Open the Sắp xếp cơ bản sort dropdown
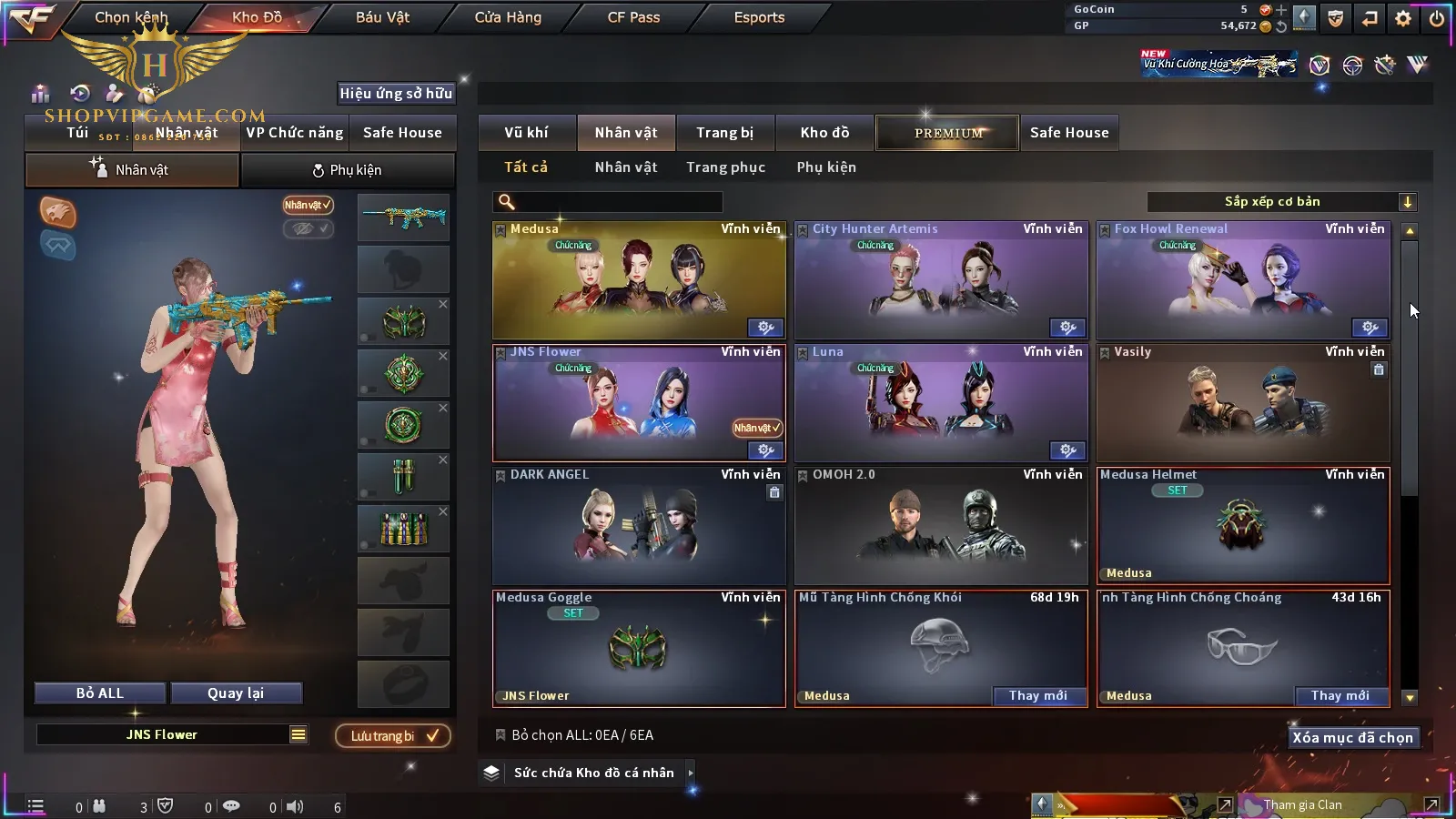The height and width of the screenshot is (819, 1456). click(1281, 202)
